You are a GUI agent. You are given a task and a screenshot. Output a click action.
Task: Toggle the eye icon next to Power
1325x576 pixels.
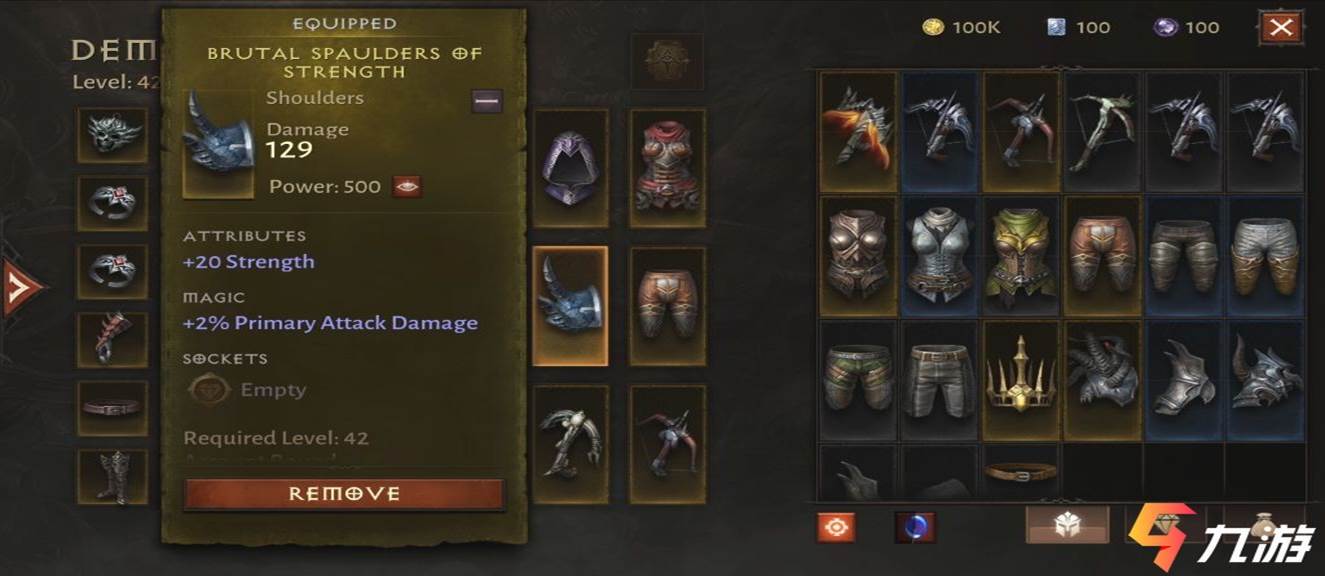(407, 186)
